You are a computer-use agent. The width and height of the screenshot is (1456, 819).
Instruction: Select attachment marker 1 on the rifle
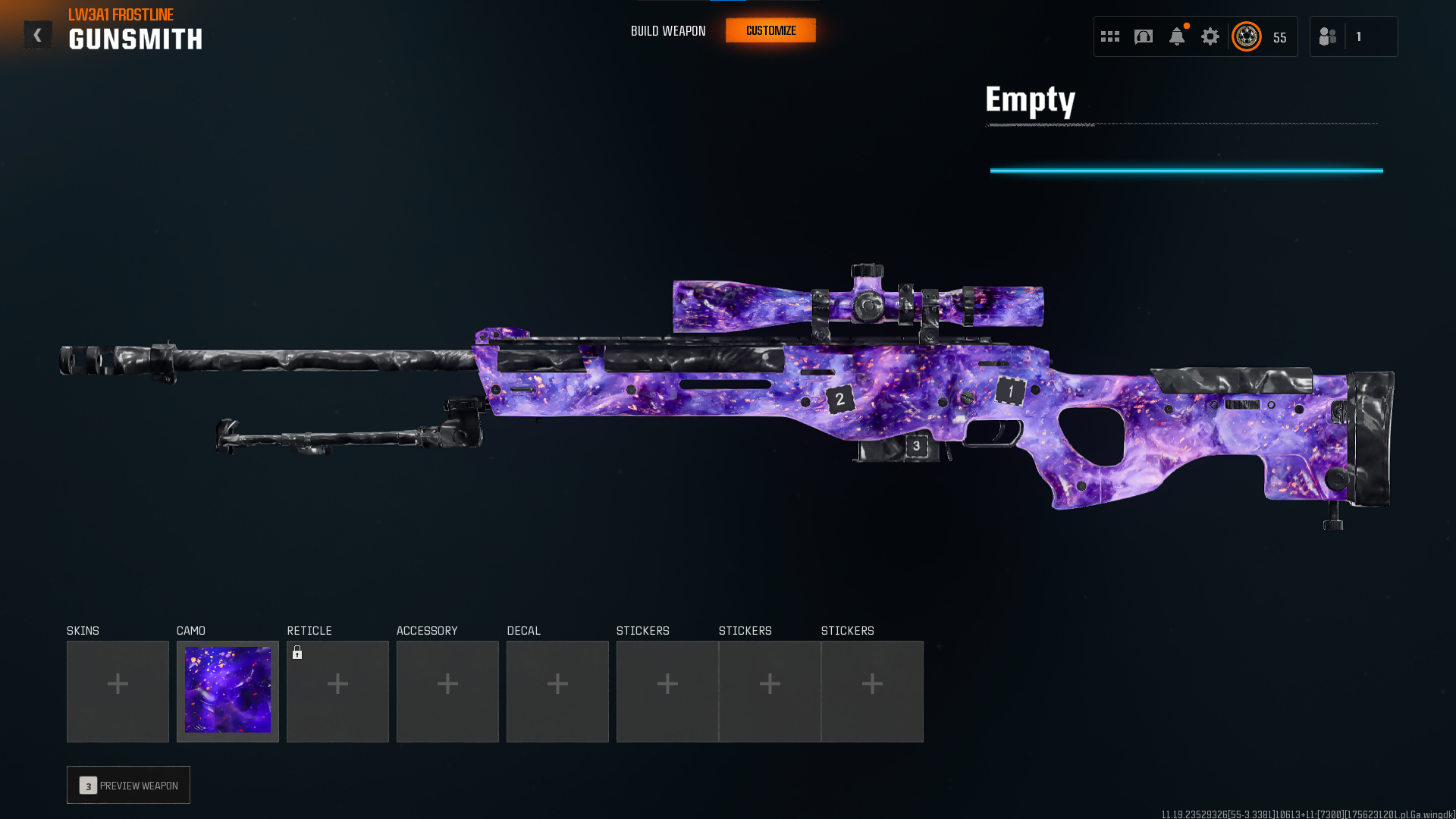pos(1010,391)
